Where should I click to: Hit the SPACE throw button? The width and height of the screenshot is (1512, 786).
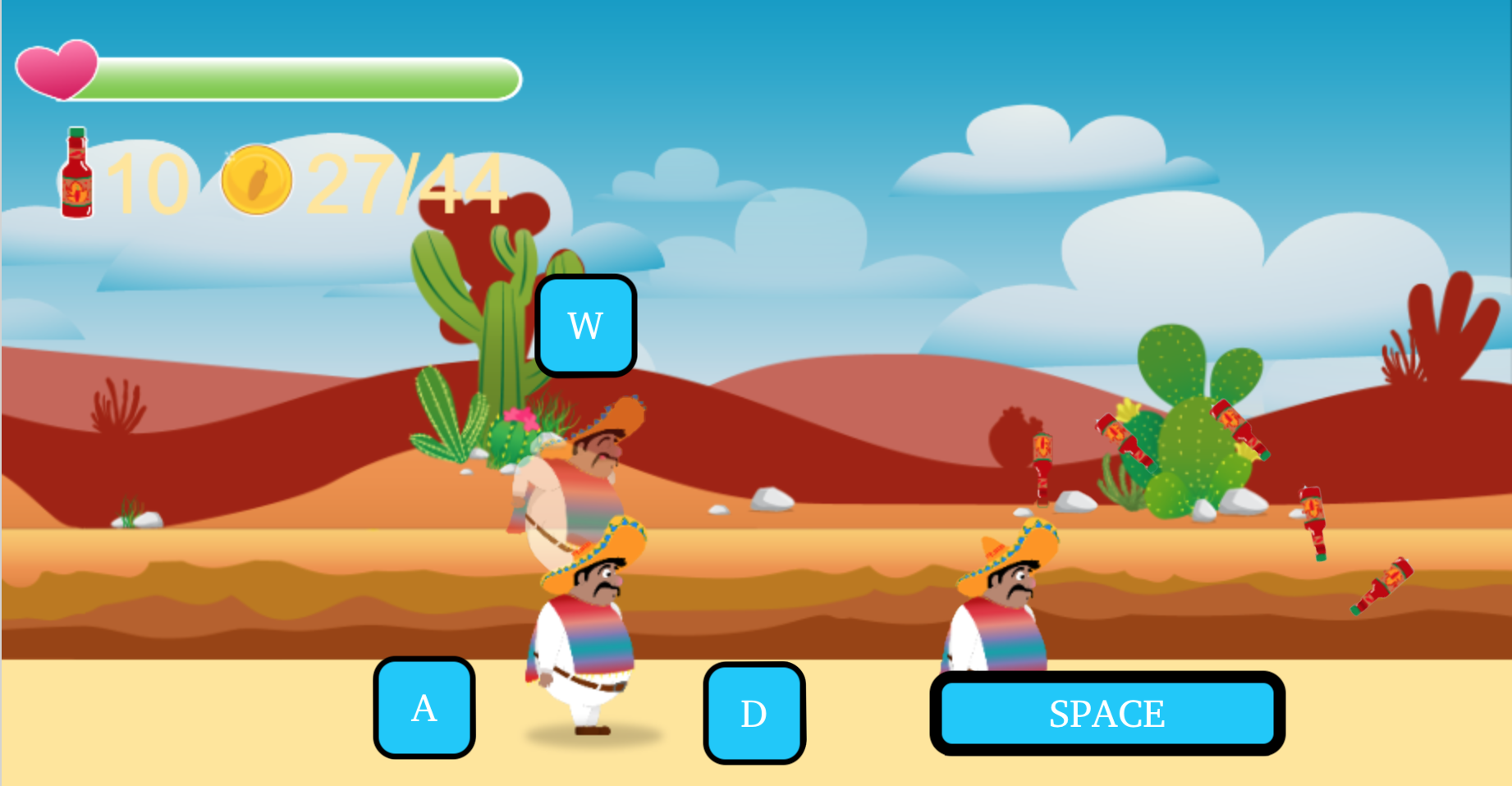pos(1107,713)
